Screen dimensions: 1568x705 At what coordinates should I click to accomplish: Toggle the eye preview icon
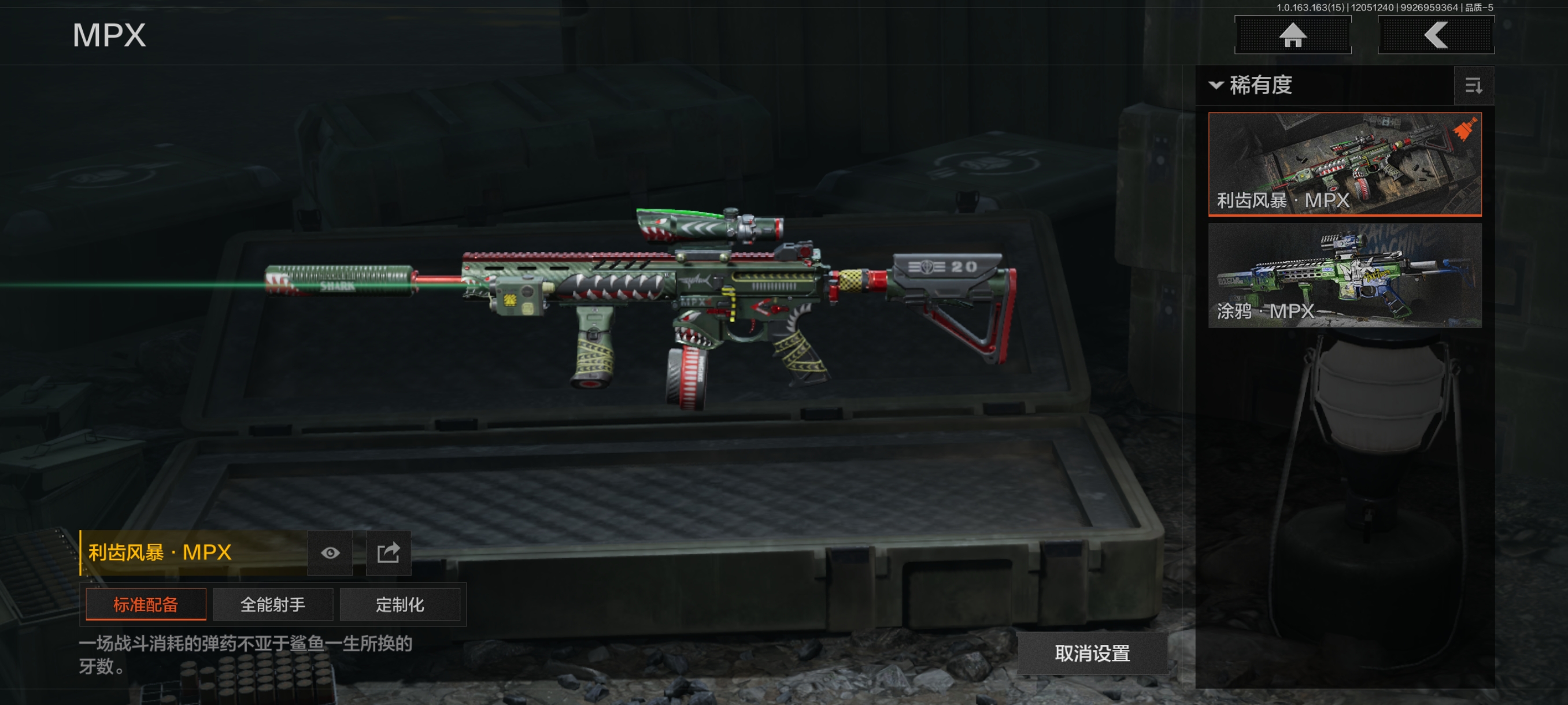tap(330, 552)
